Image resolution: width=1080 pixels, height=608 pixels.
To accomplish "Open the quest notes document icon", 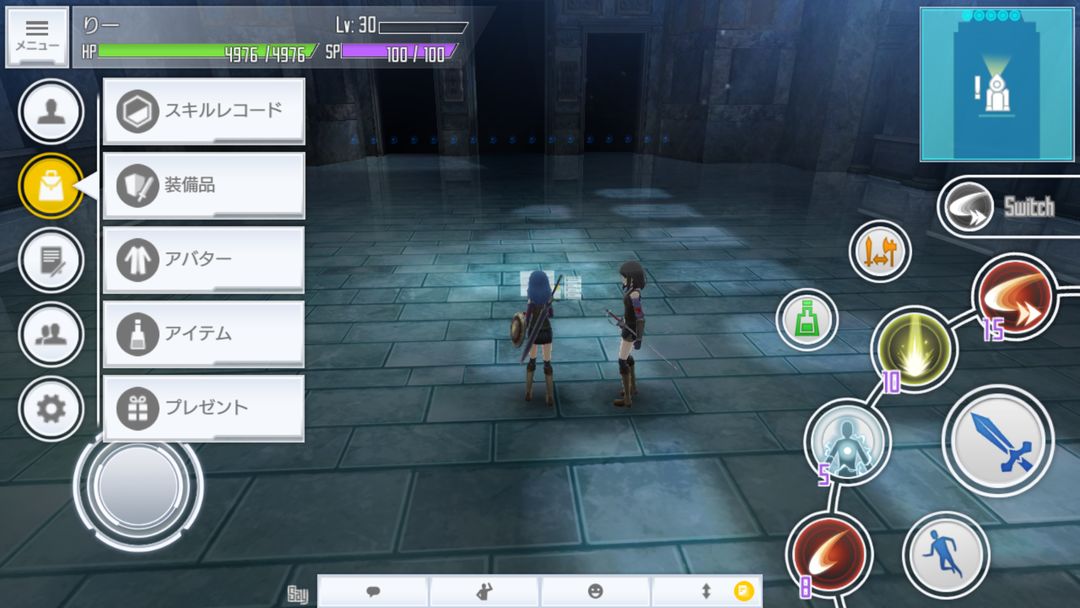I will pyautogui.click(x=51, y=259).
